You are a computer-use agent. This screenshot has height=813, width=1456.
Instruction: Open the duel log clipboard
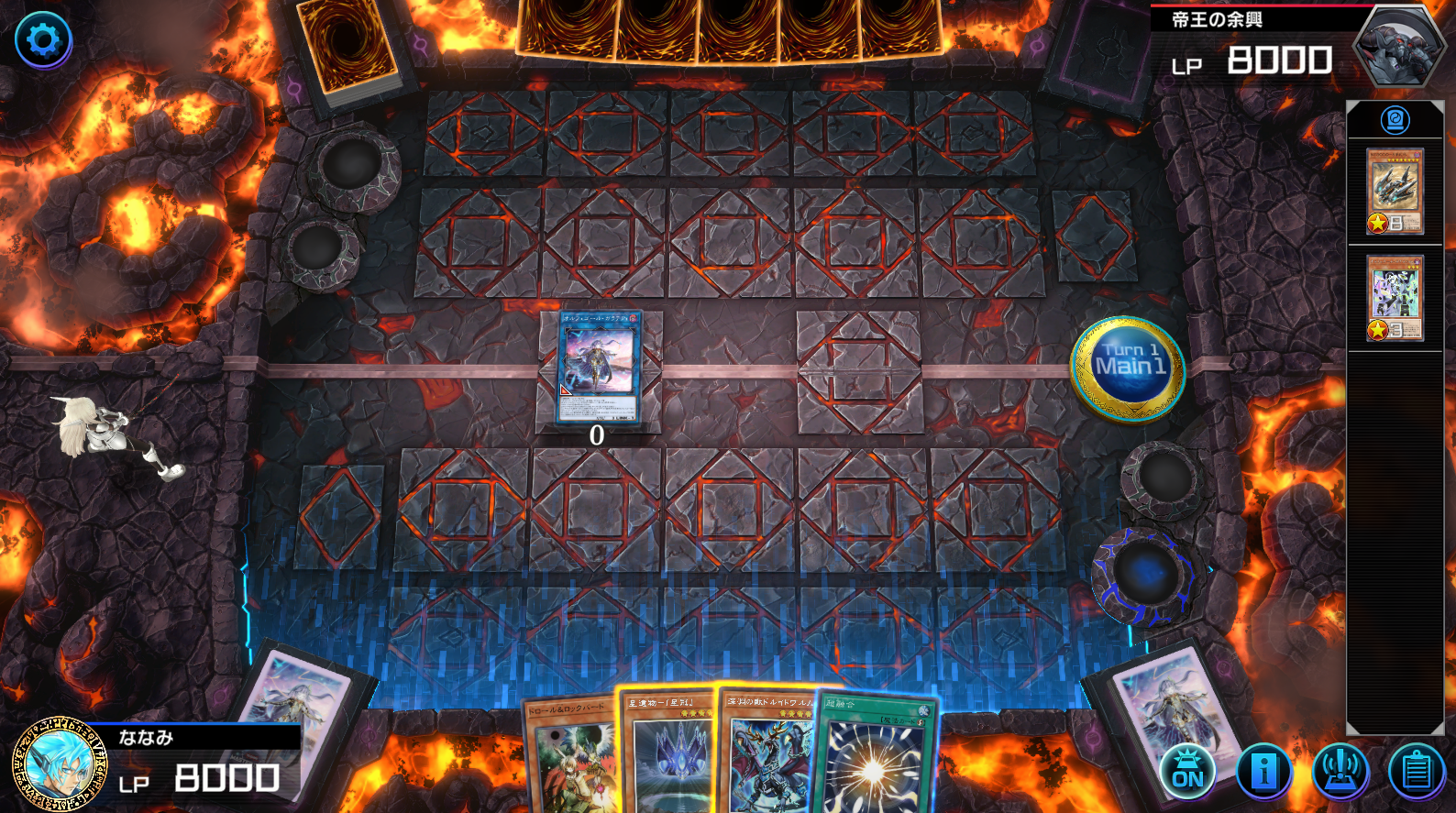1417,771
